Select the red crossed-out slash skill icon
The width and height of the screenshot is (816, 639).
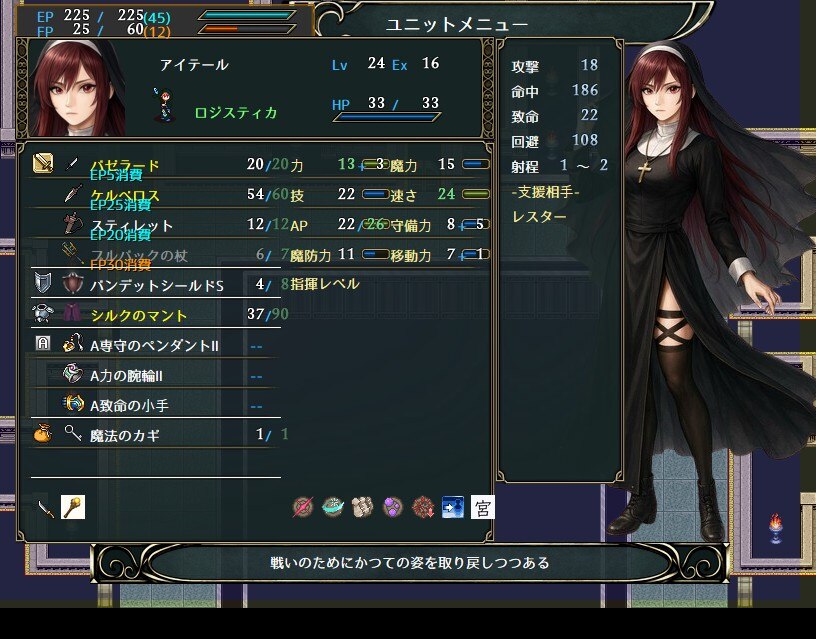click(x=303, y=507)
